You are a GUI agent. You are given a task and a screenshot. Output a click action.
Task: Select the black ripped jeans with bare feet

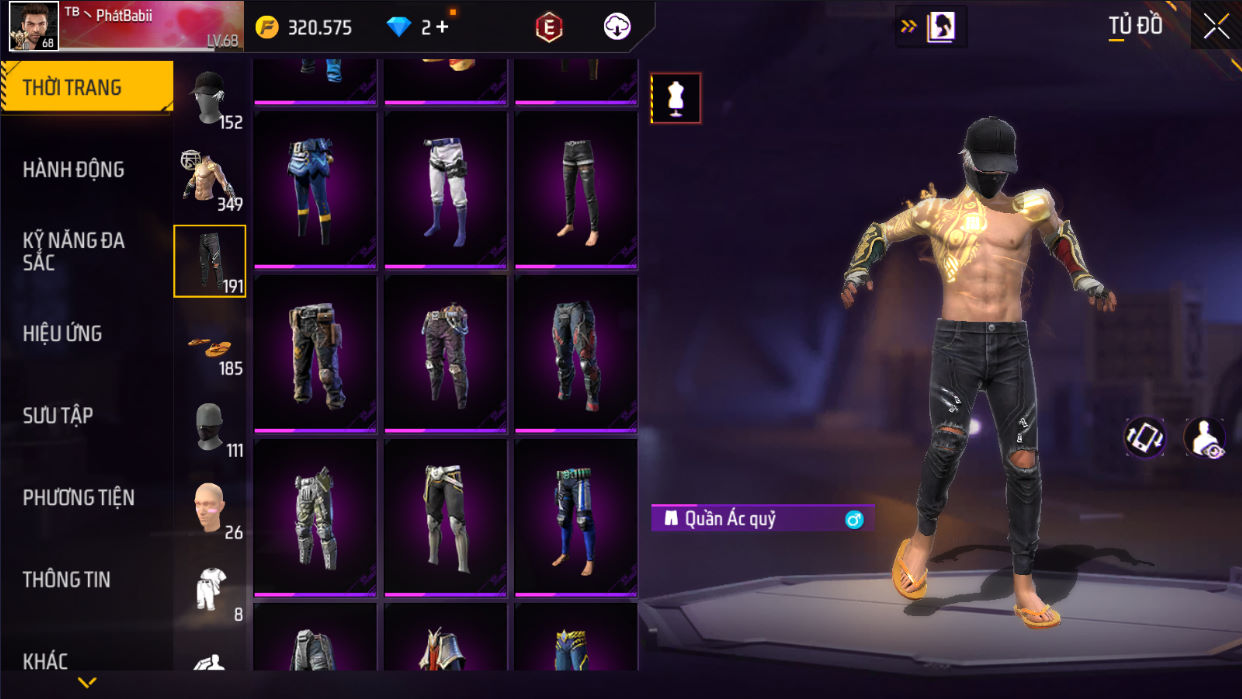(576, 189)
